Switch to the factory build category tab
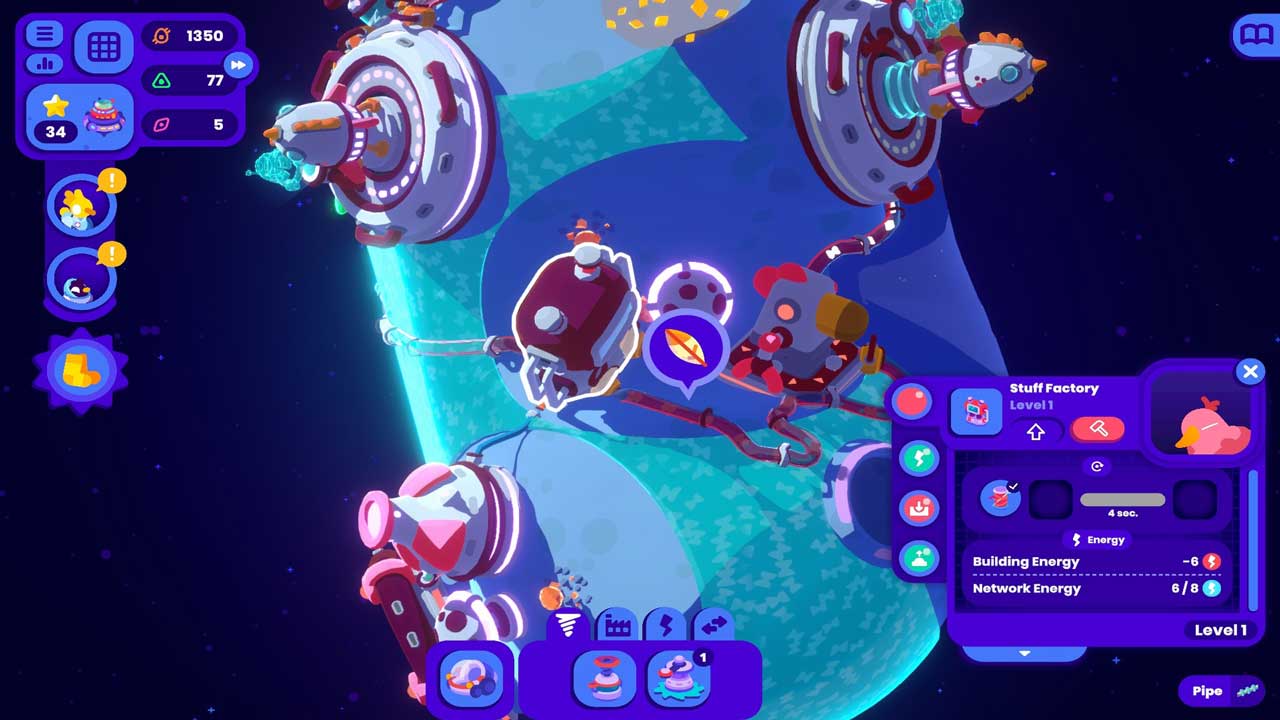 point(618,626)
